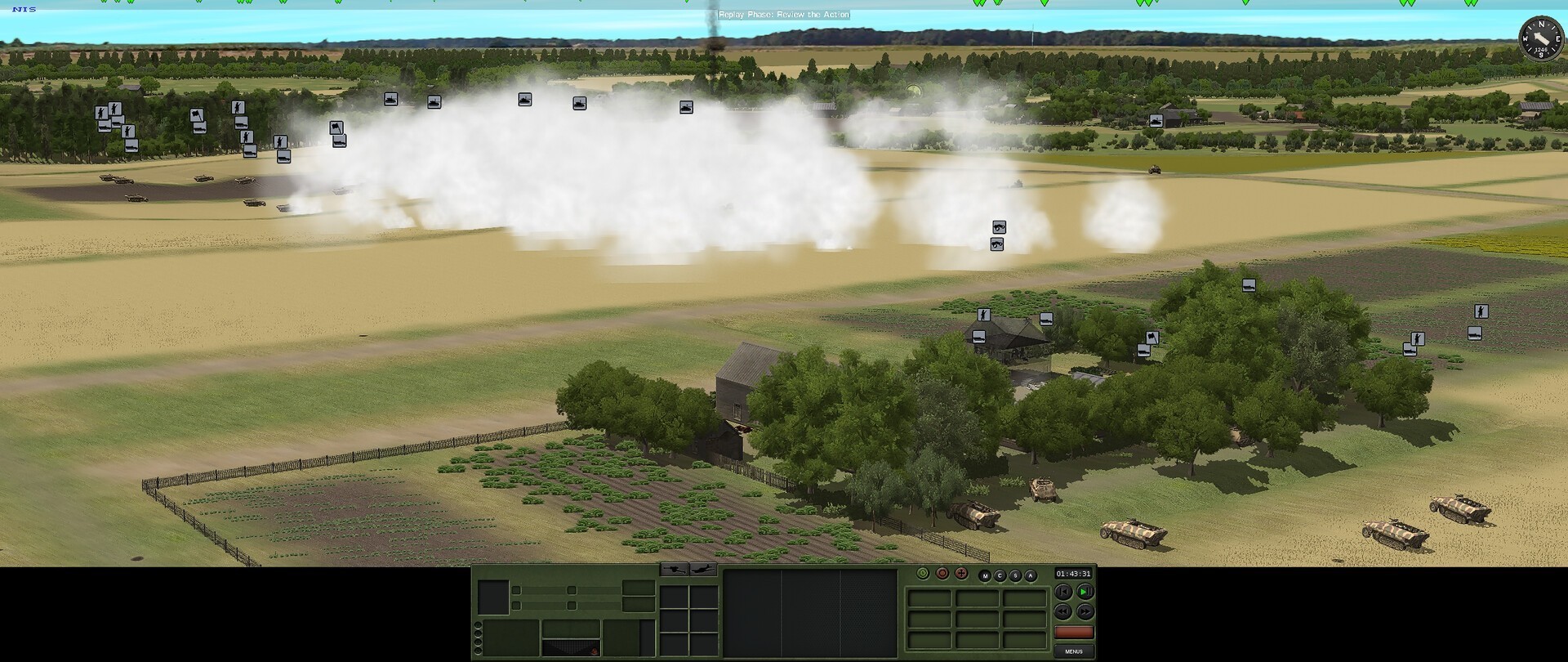1568x662 pixels.
Task: Select the artillery support icon
Action: 674,570
